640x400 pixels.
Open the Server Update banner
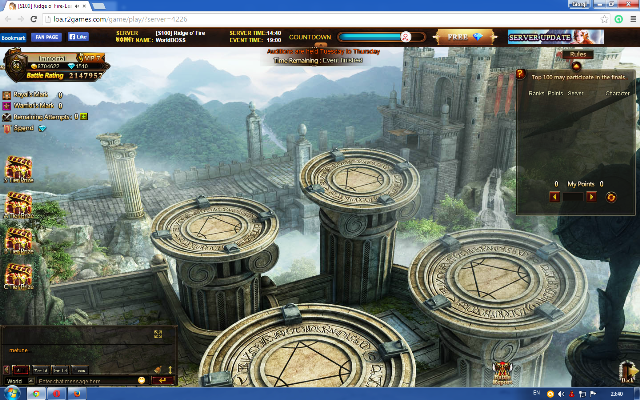[555, 37]
